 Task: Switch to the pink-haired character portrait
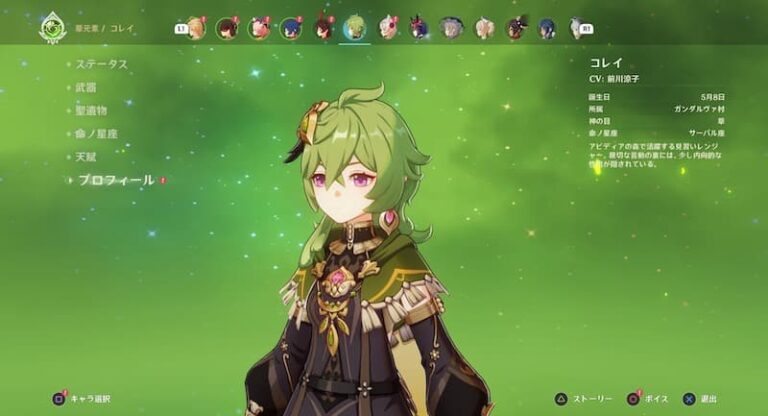[259, 28]
